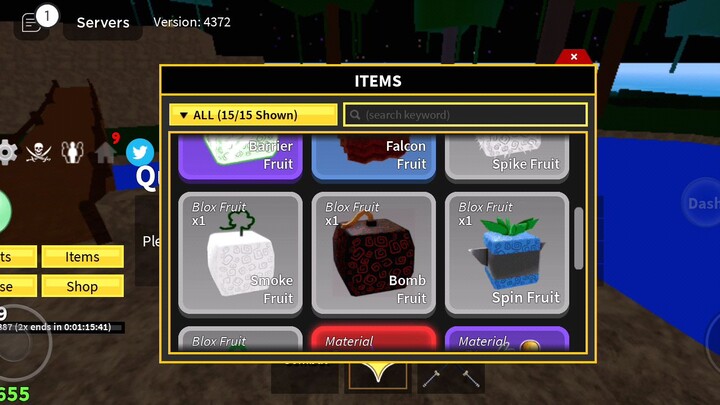Screen dimensions: 720x405
Task: Open the ALL filter dropdown
Action: 253,115
